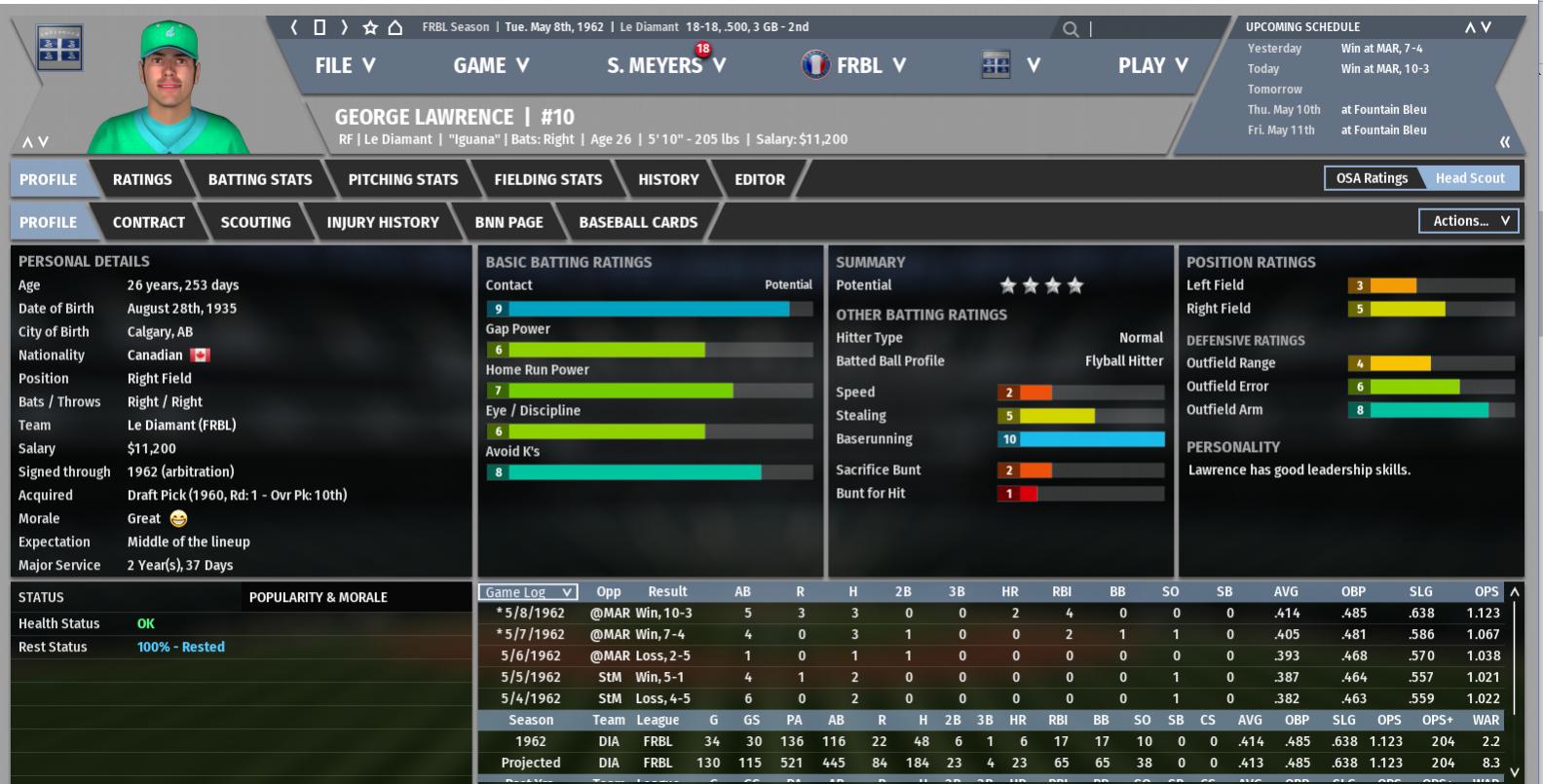Open the S. MEYERS manager menu
This screenshot has height=784, width=1543.
665,66
